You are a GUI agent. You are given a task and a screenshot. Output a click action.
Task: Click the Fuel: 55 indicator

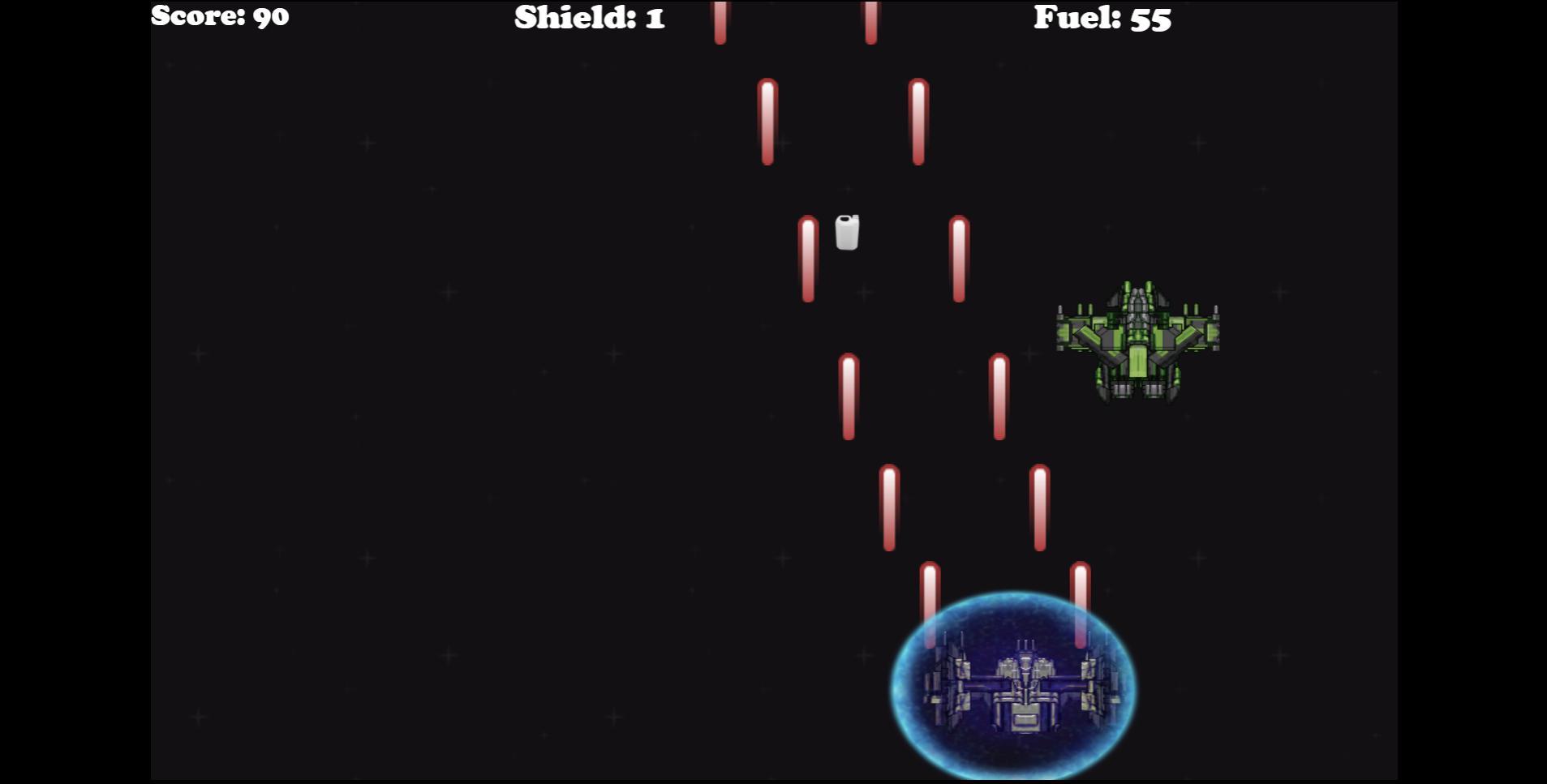pyautogui.click(x=1101, y=18)
